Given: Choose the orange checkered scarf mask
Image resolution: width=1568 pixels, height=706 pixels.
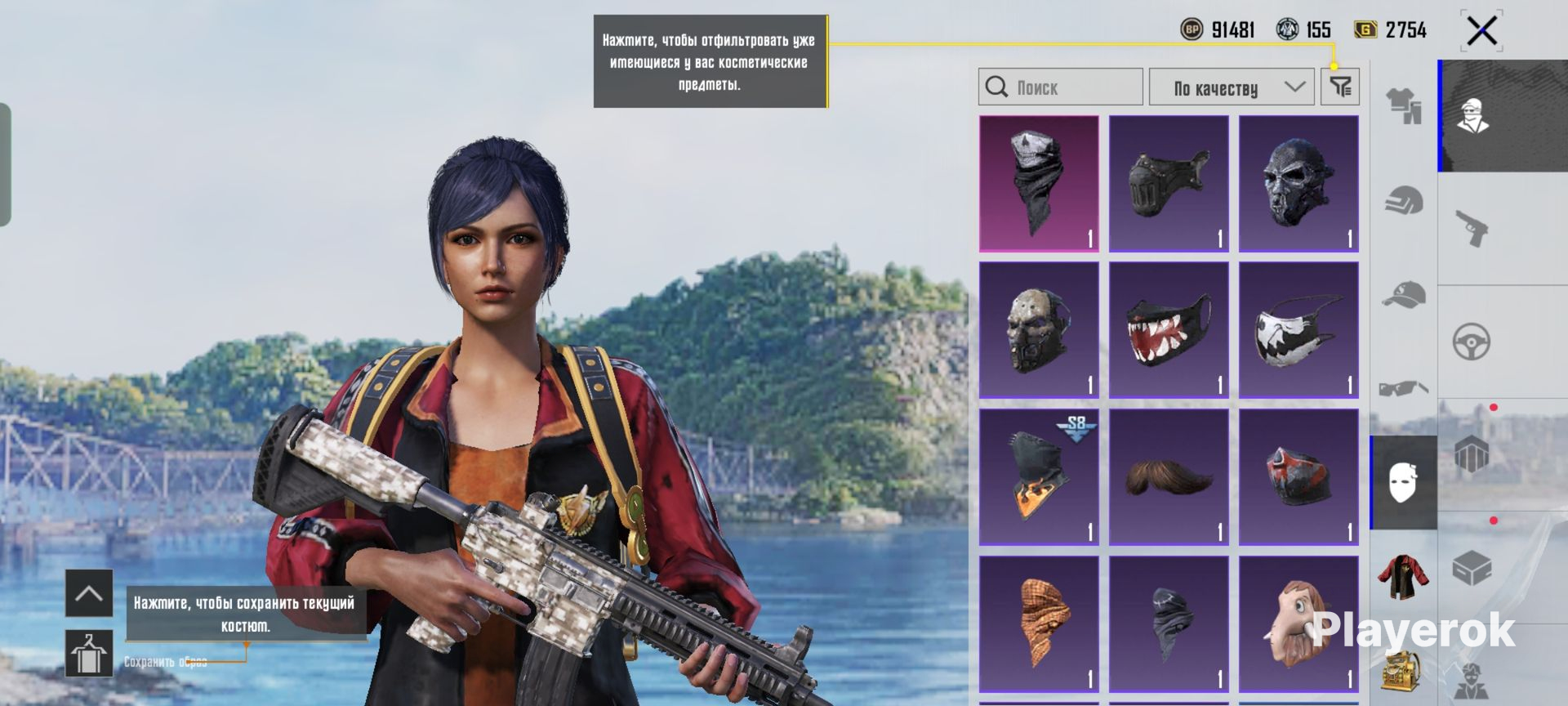Looking at the screenshot, I should (1039, 624).
